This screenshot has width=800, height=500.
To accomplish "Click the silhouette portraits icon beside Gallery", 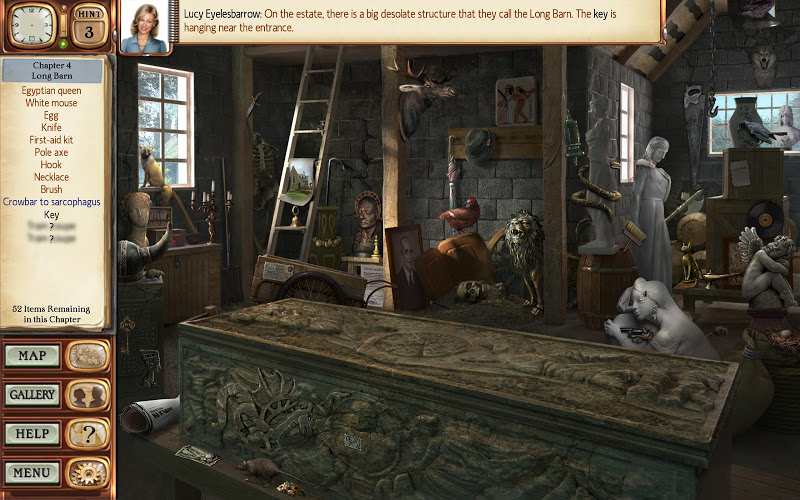I will (88, 395).
